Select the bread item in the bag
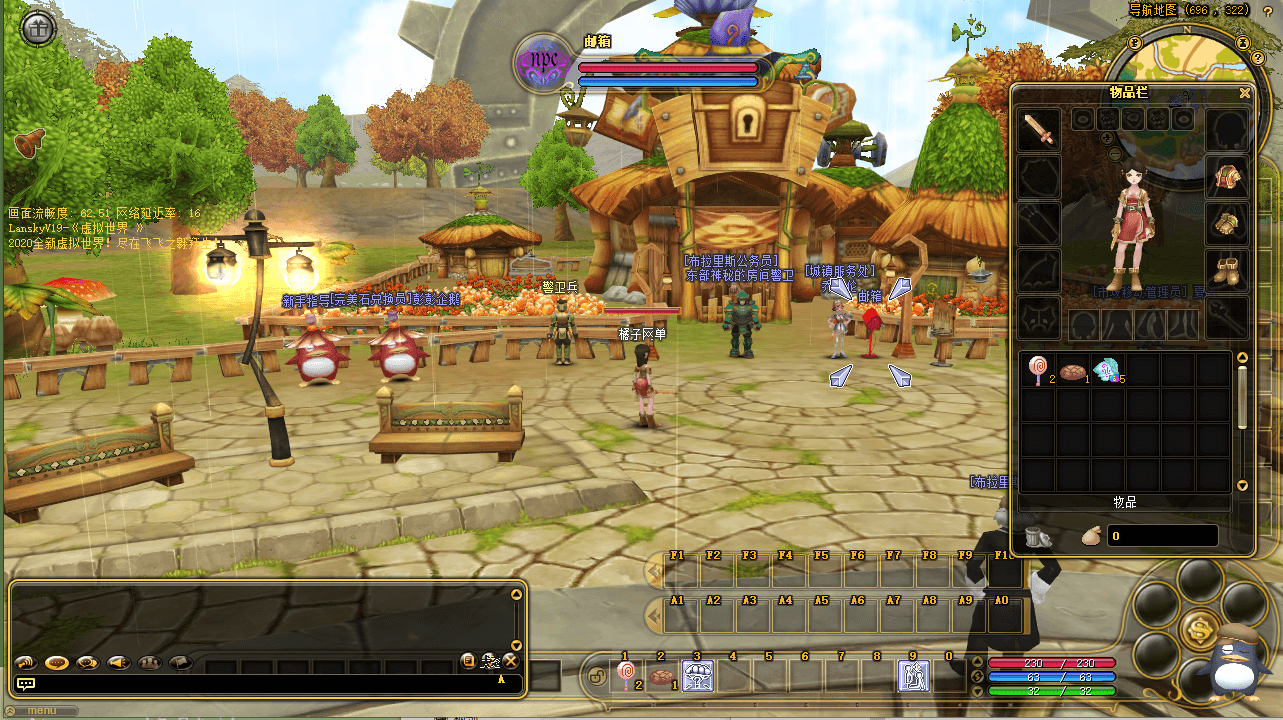 [x=1074, y=371]
